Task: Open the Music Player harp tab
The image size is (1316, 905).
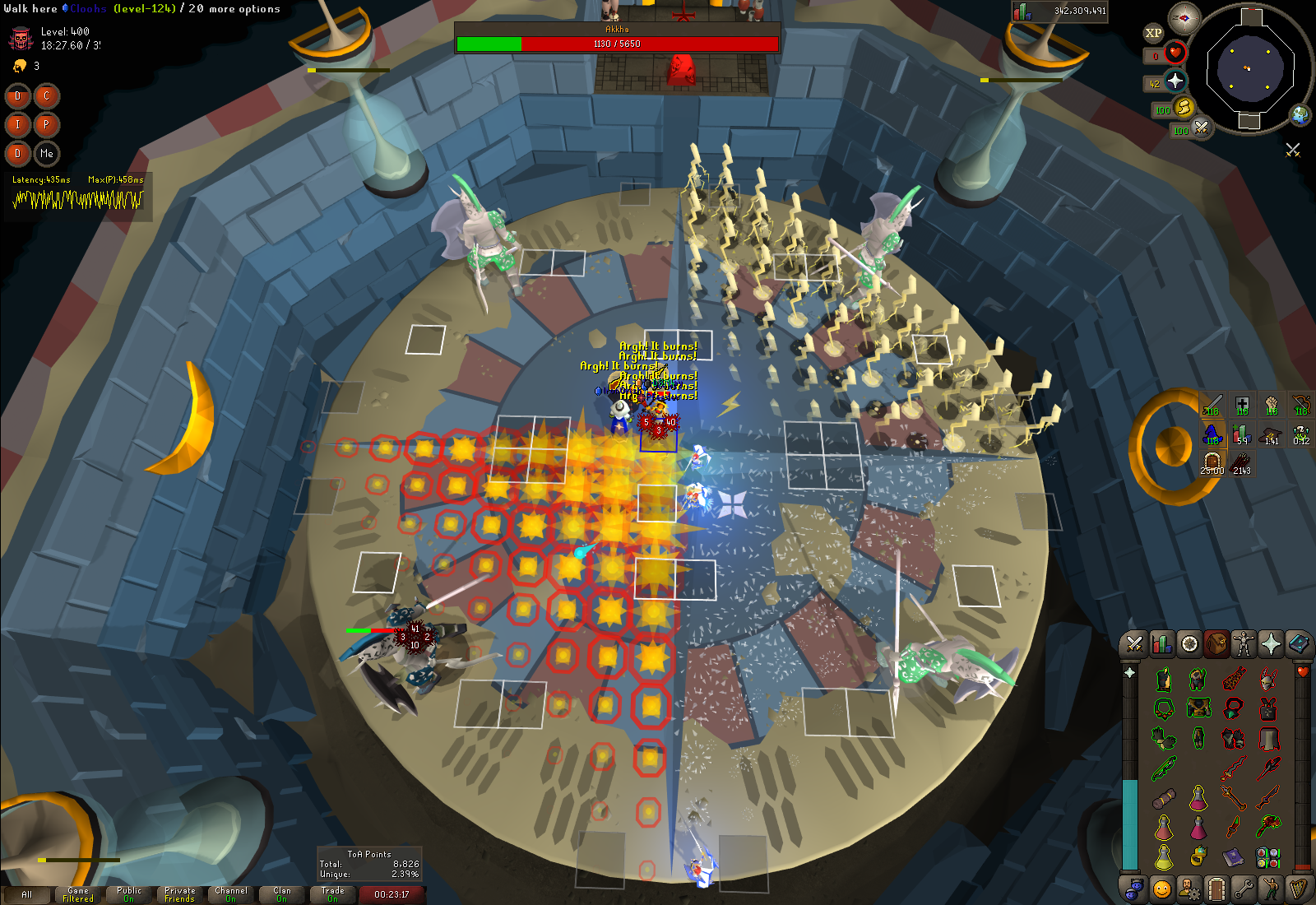Action: tap(1298, 889)
